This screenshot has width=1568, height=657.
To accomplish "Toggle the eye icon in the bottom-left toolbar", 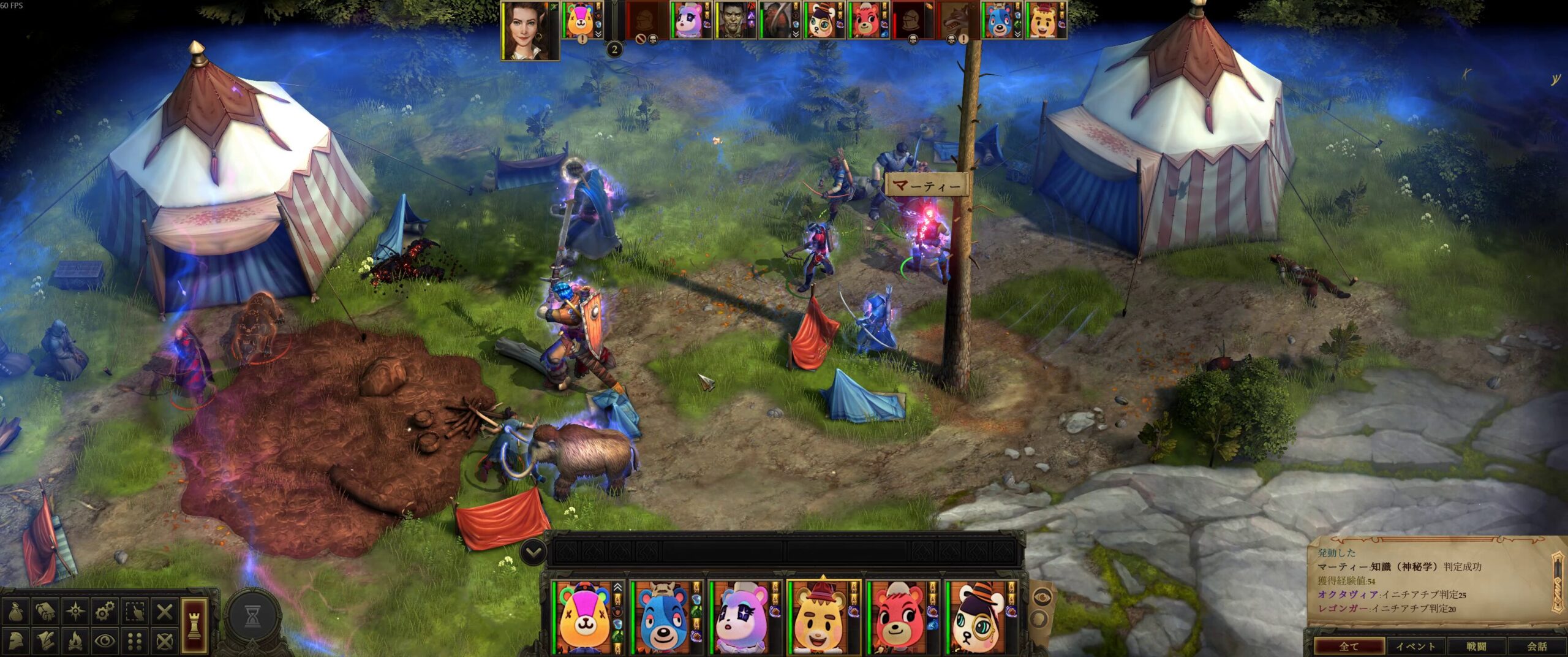I will click(x=105, y=641).
